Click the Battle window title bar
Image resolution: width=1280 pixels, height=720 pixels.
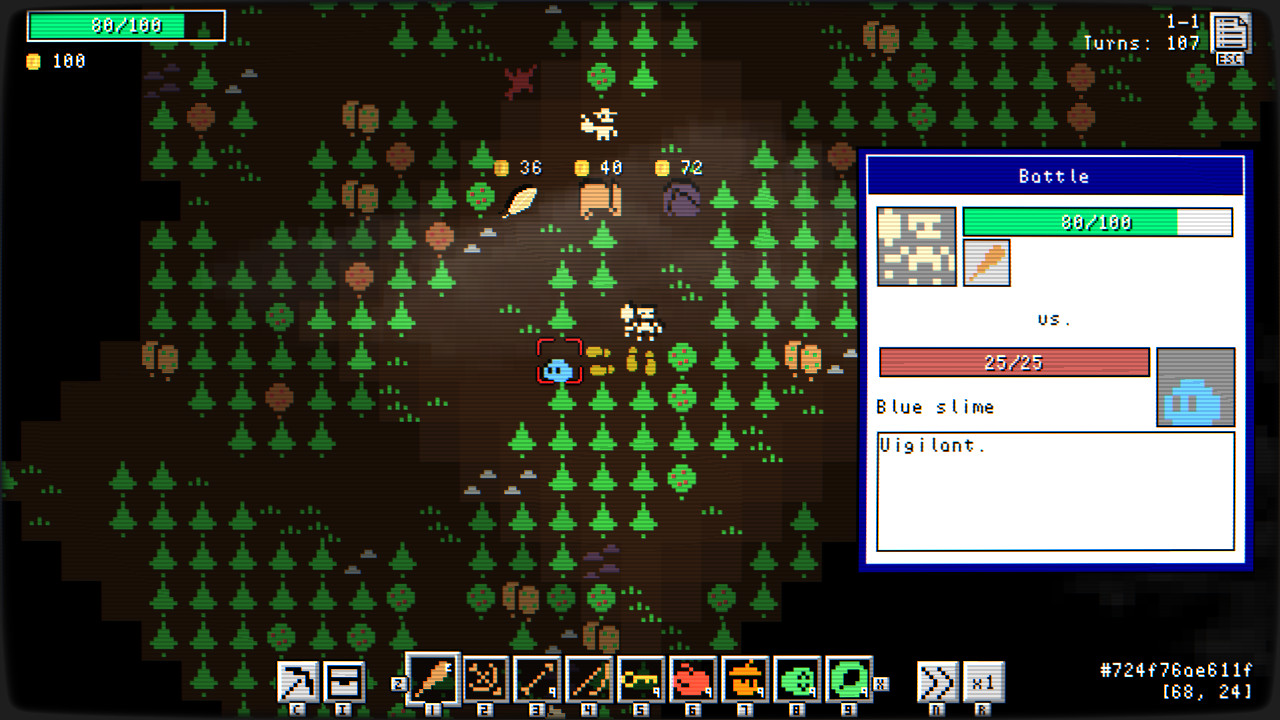[1055, 176]
